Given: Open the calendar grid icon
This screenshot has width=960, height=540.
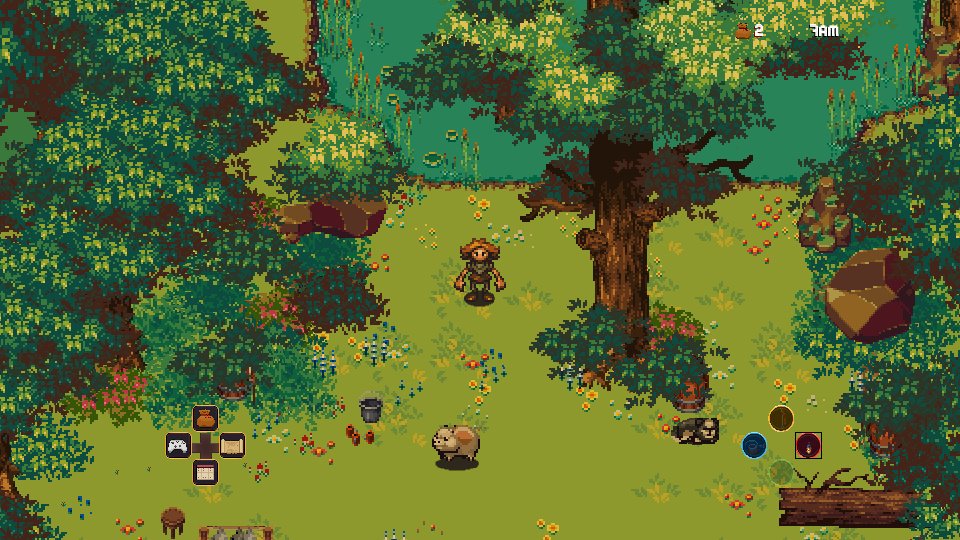Looking at the screenshot, I should (205, 472).
